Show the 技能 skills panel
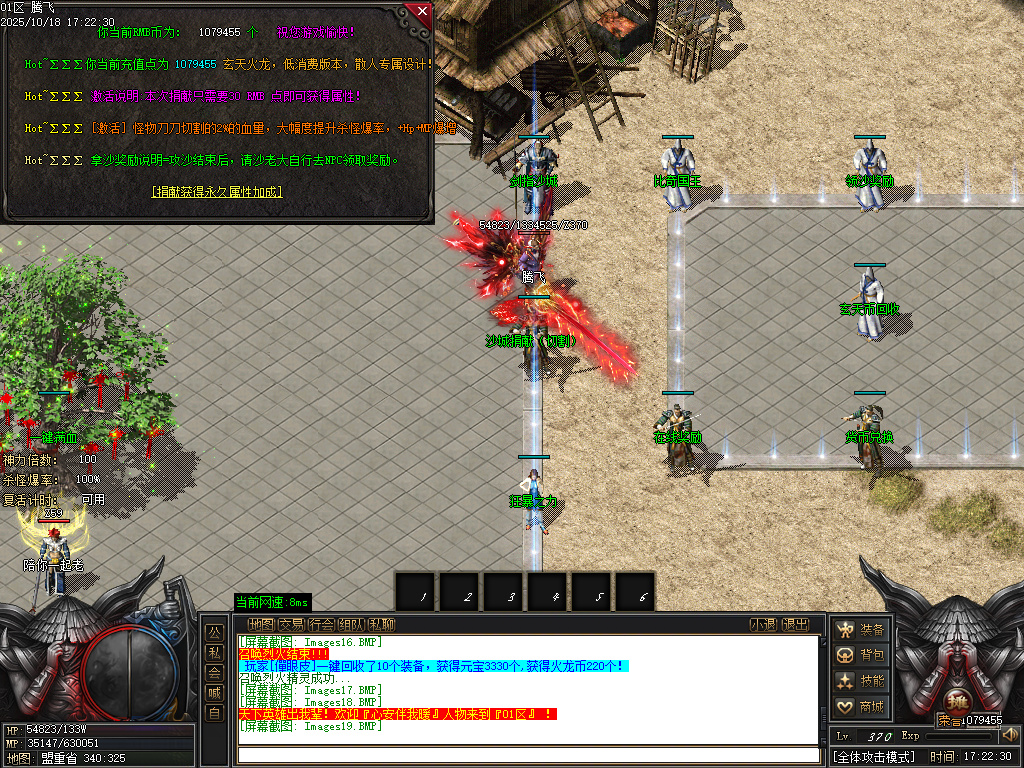 coord(861,681)
